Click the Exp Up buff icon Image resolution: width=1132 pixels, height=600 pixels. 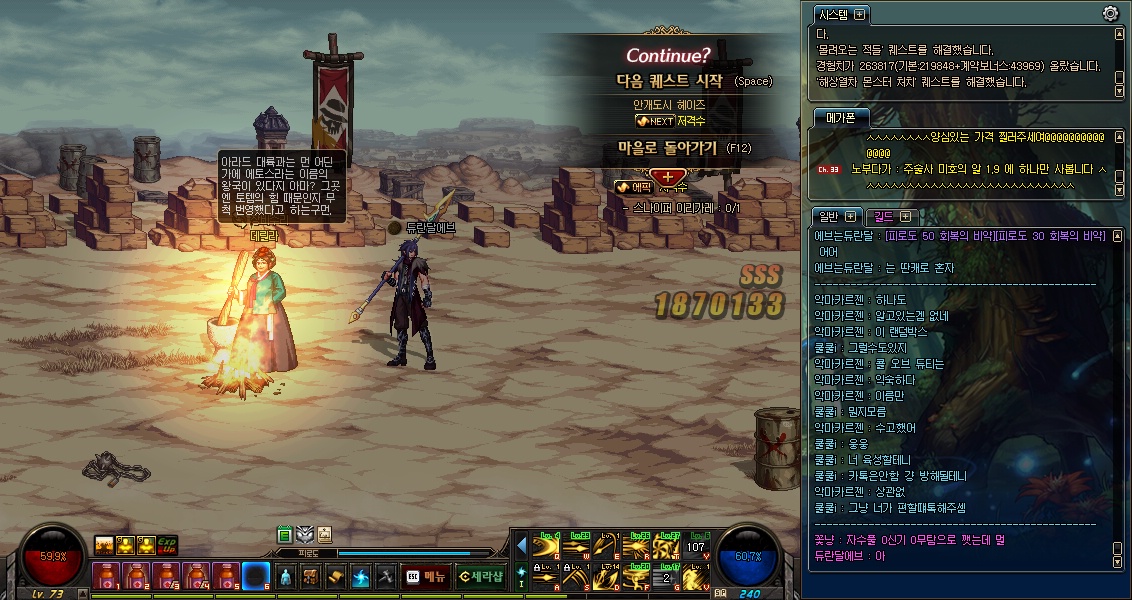tap(166, 544)
